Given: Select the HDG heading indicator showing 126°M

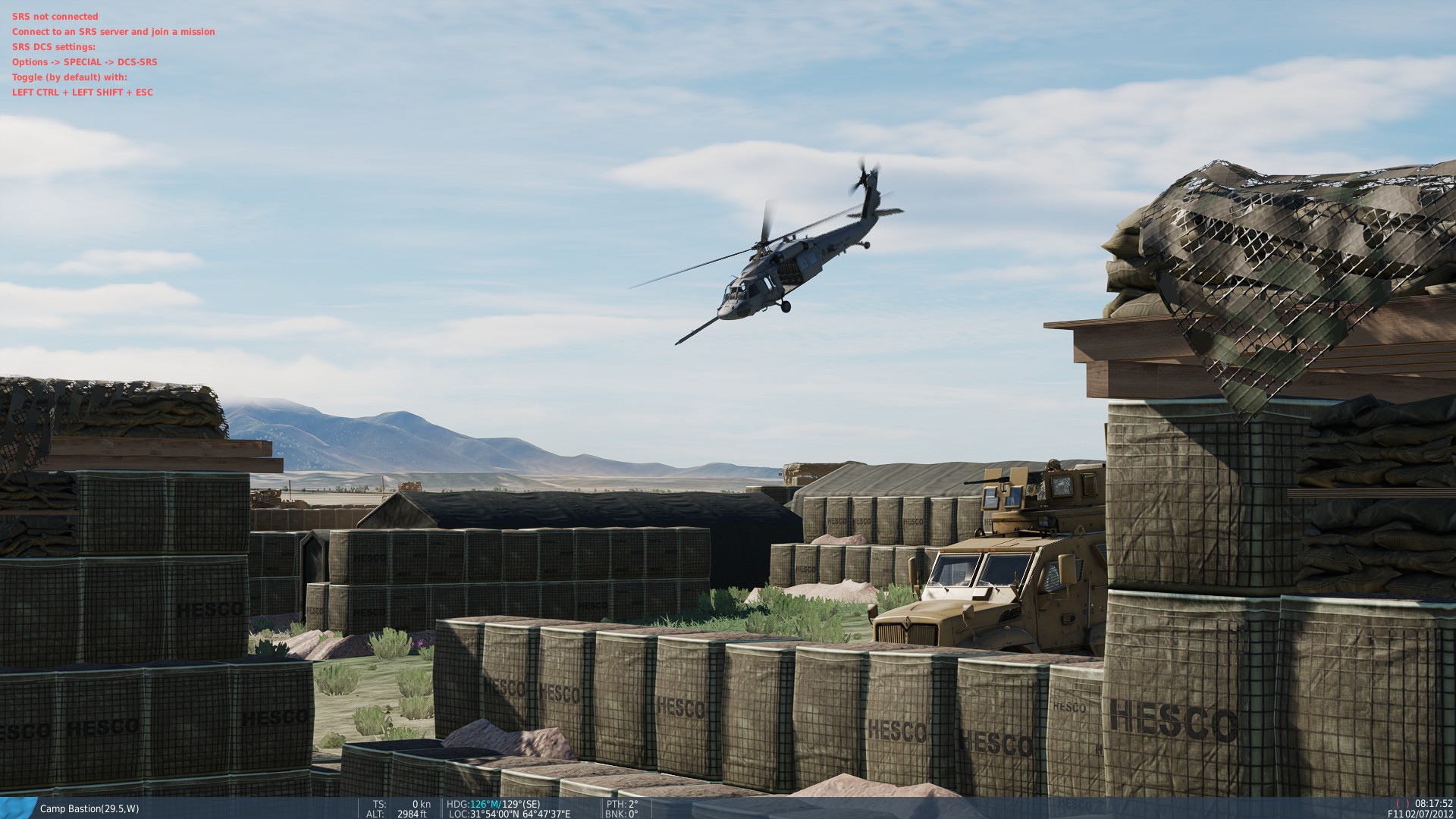Looking at the screenshot, I should pyautogui.click(x=478, y=805).
